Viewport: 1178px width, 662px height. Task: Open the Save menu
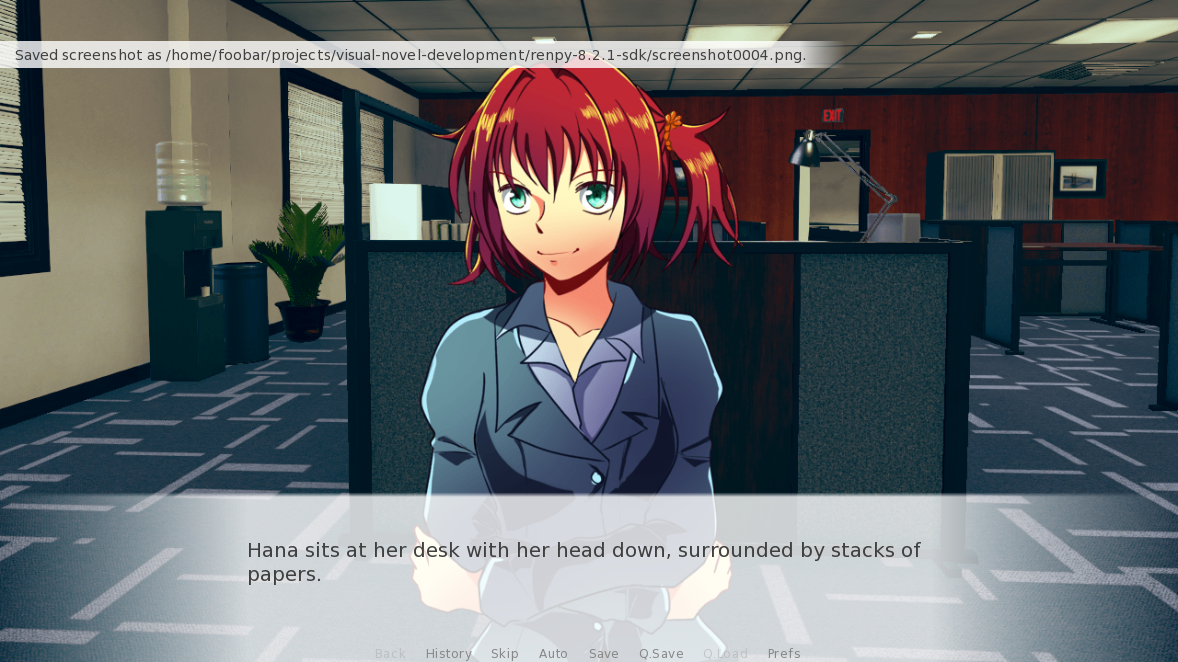(x=603, y=653)
